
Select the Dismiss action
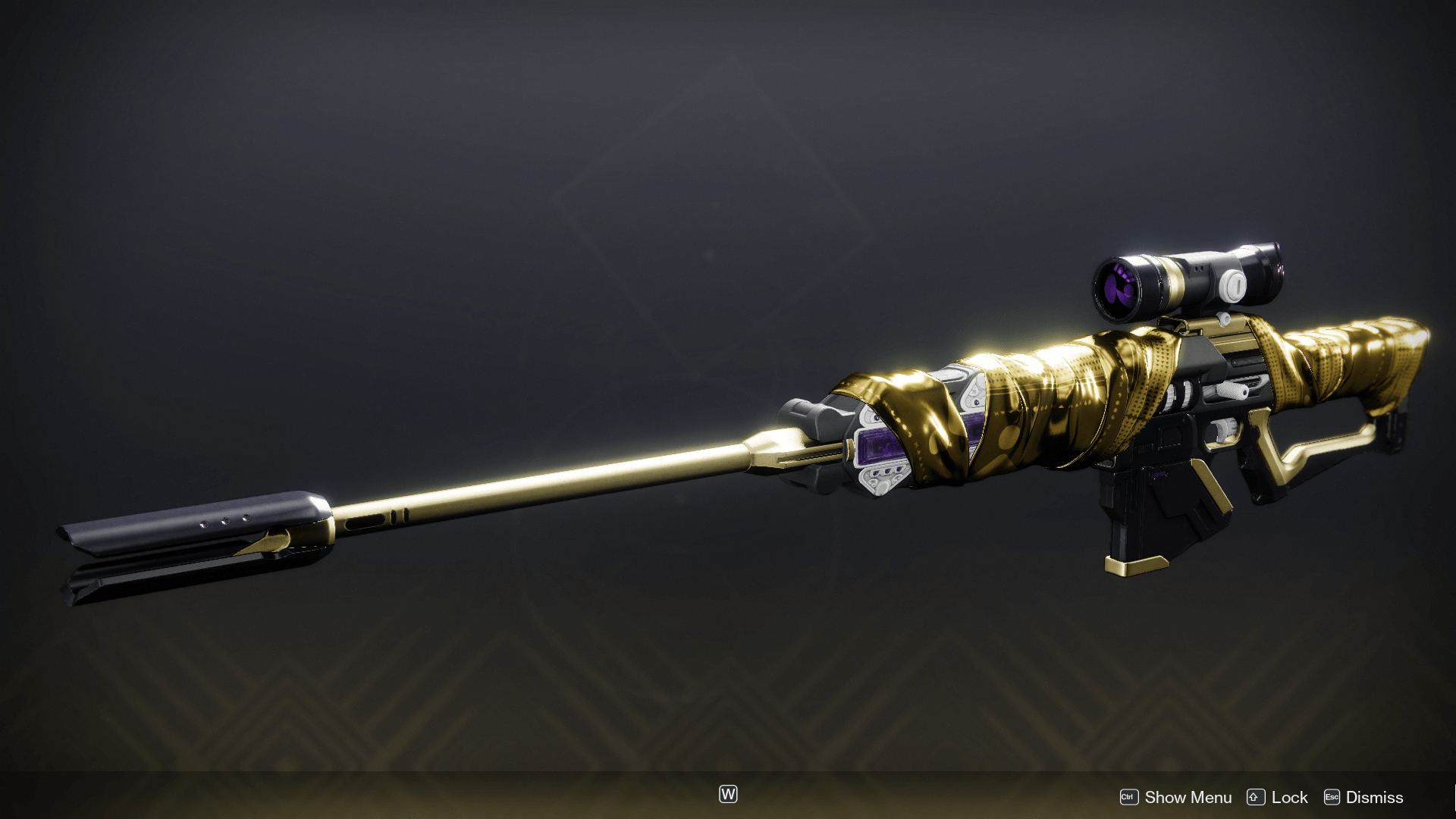point(1376,797)
